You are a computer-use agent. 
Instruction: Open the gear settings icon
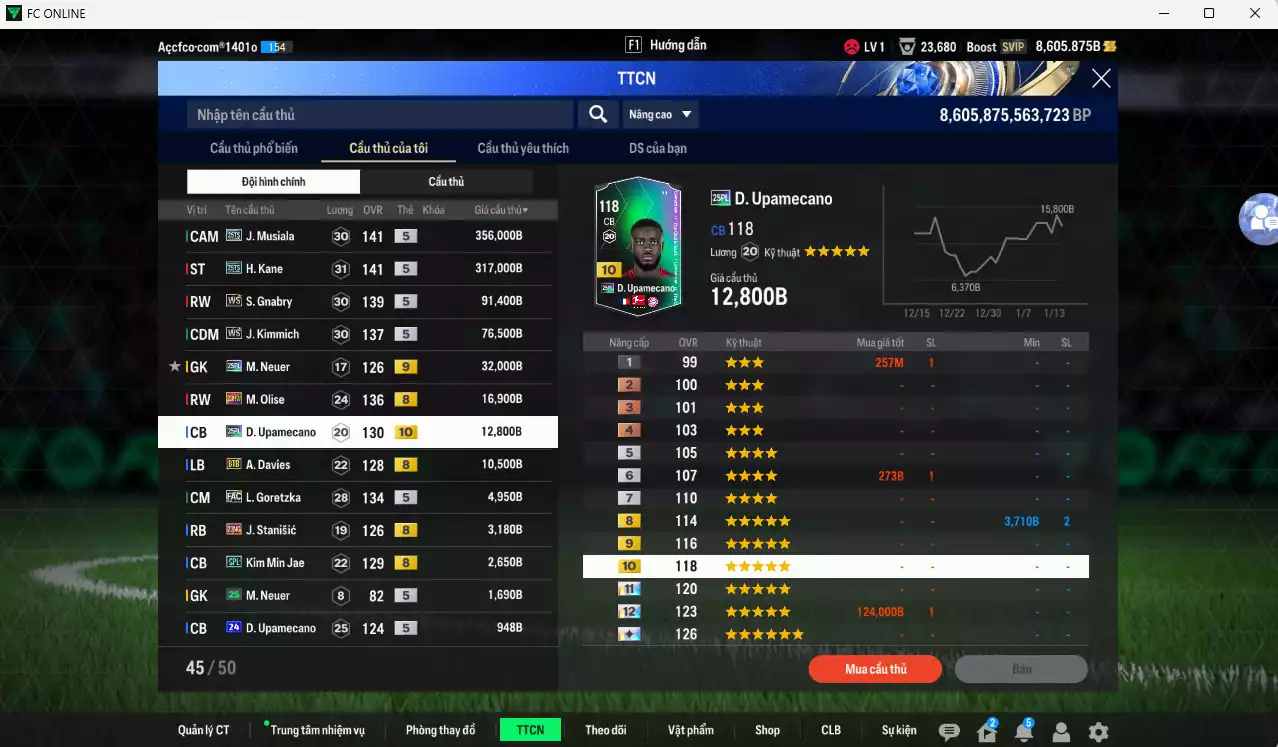coord(1098,732)
